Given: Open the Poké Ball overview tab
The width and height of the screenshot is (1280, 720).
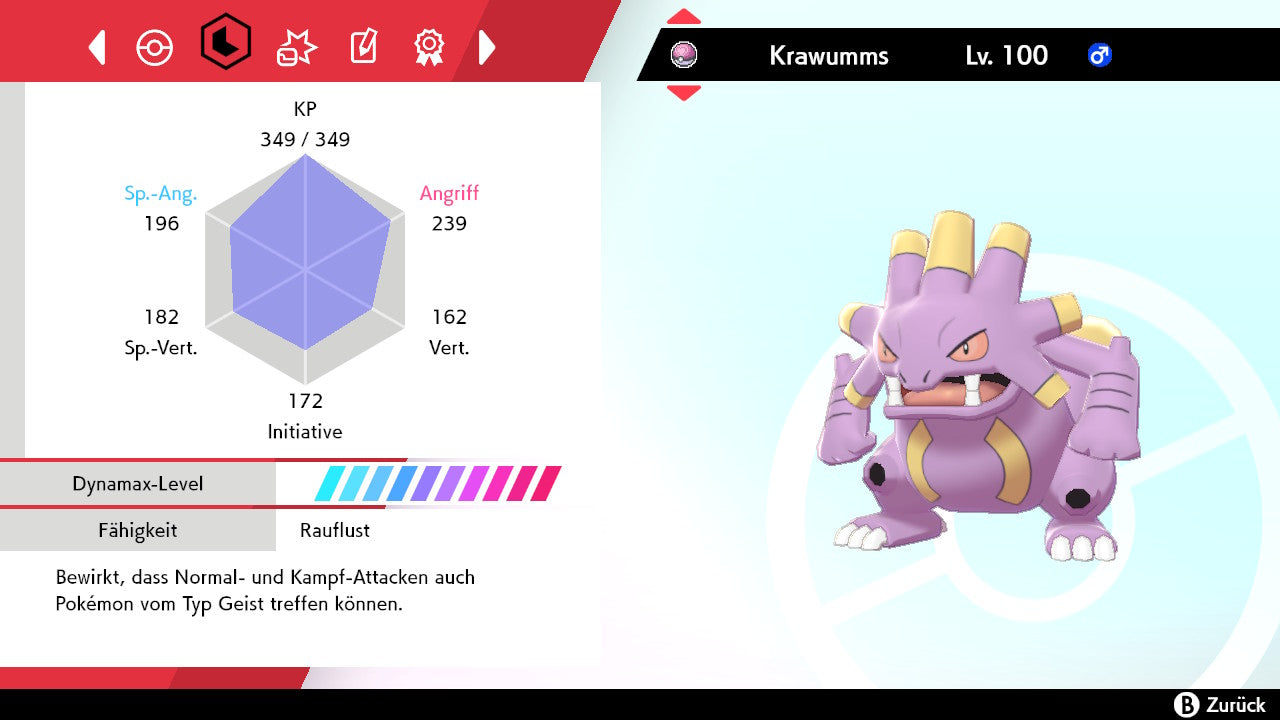Looking at the screenshot, I should click(155, 47).
